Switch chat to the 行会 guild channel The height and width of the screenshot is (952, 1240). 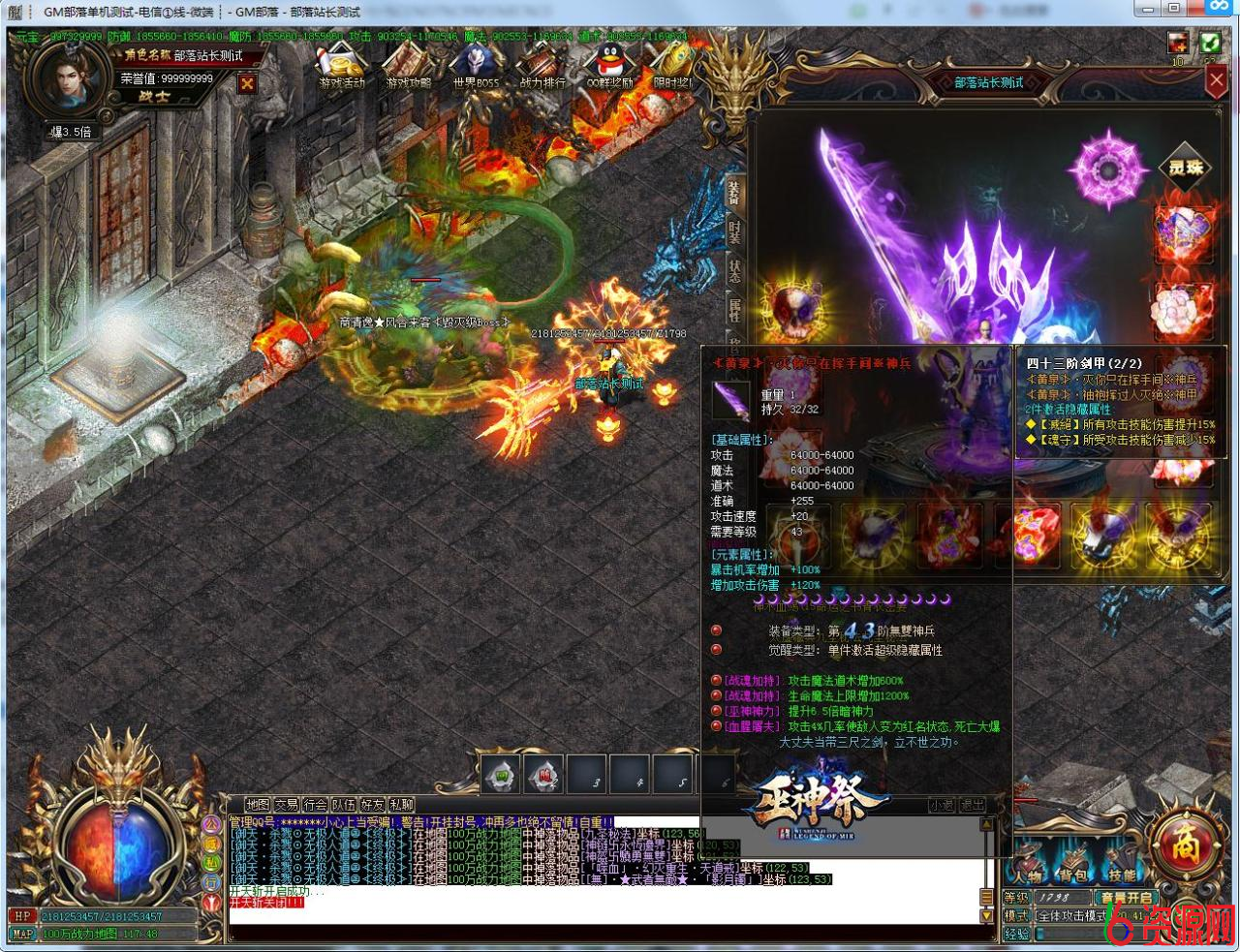coord(315,805)
